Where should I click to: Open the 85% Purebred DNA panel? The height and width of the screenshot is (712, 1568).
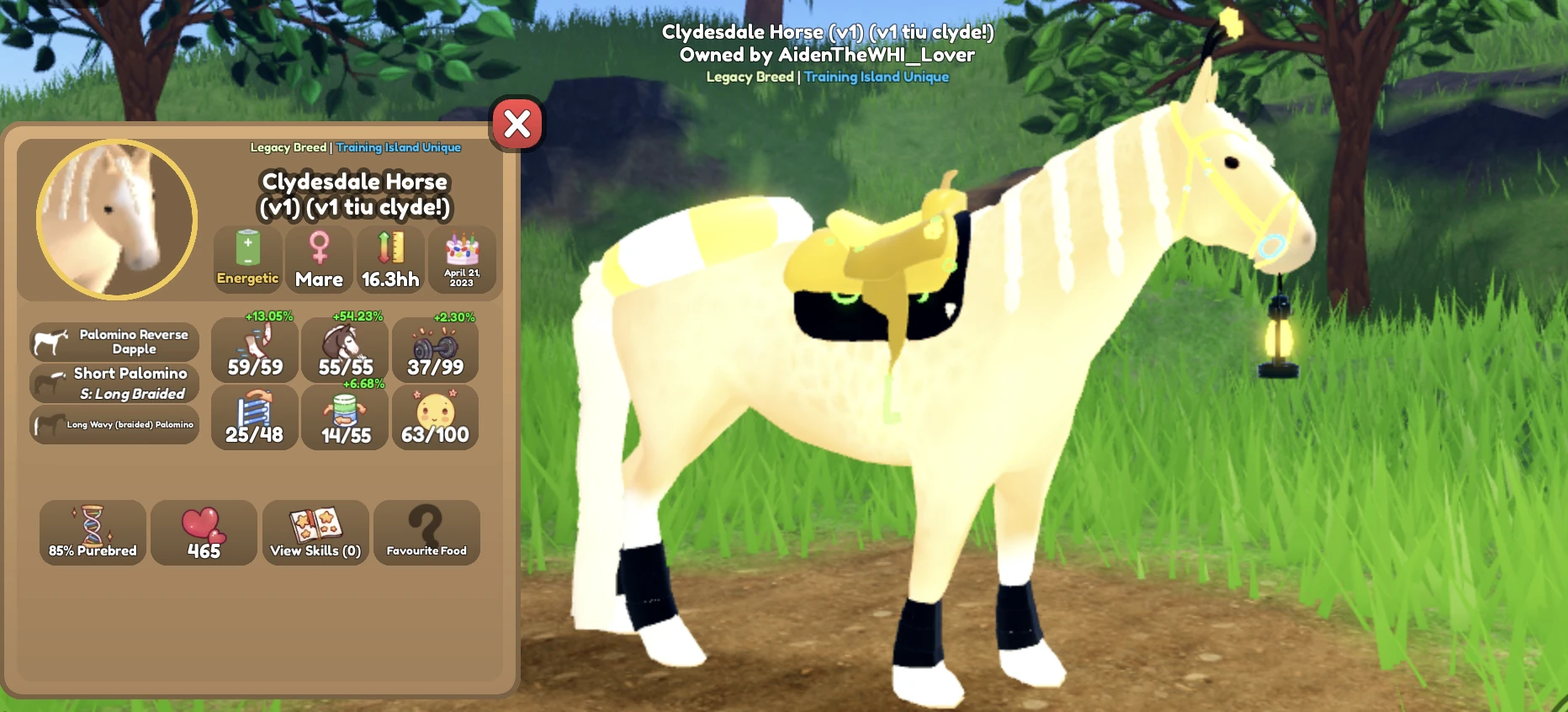click(93, 532)
